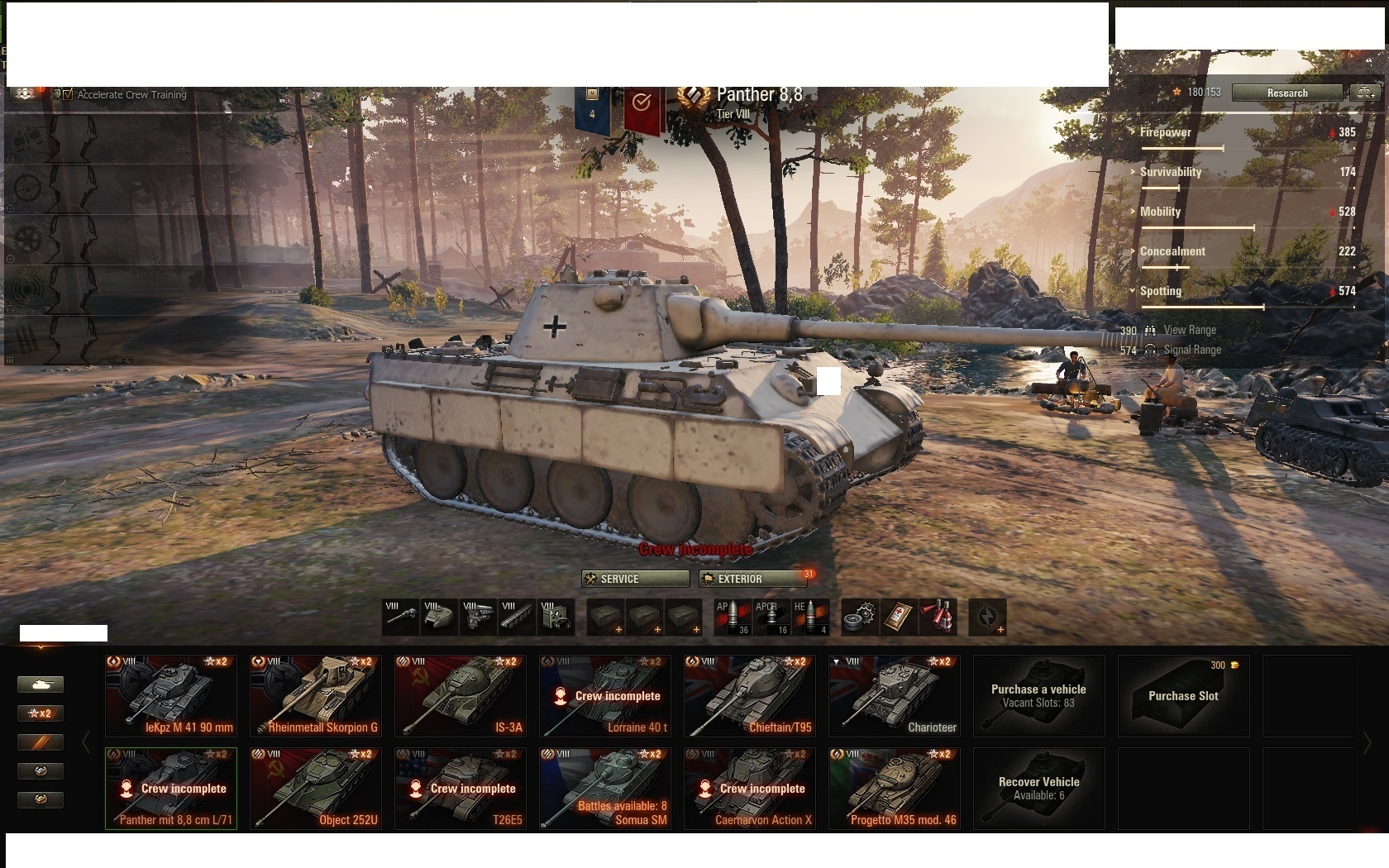Image resolution: width=1389 pixels, height=868 pixels.
Task: Click the Tier VIII gun module icon
Action: coord(400,618)
